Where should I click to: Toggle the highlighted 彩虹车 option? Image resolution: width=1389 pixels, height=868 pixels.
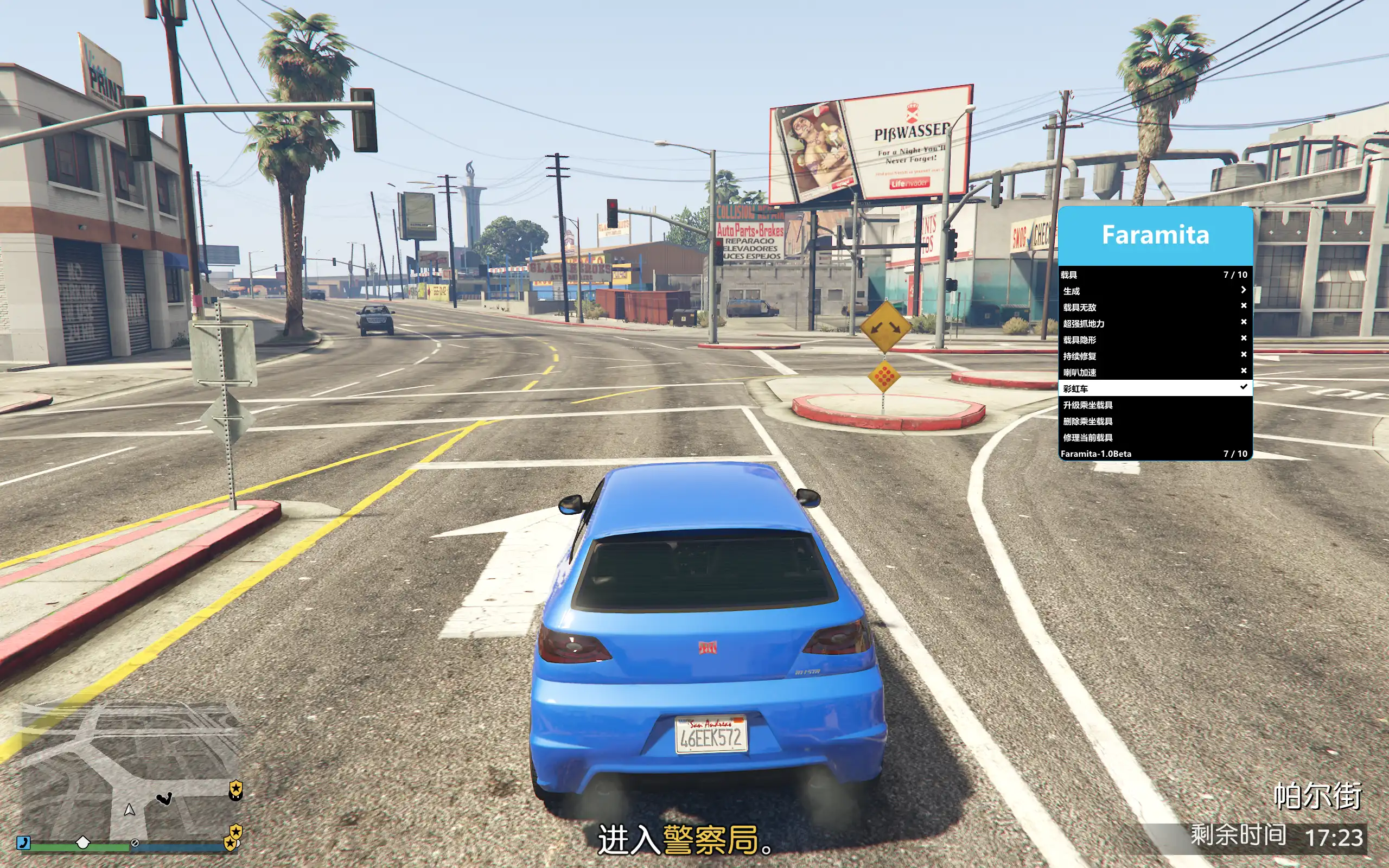(1154, 388)
